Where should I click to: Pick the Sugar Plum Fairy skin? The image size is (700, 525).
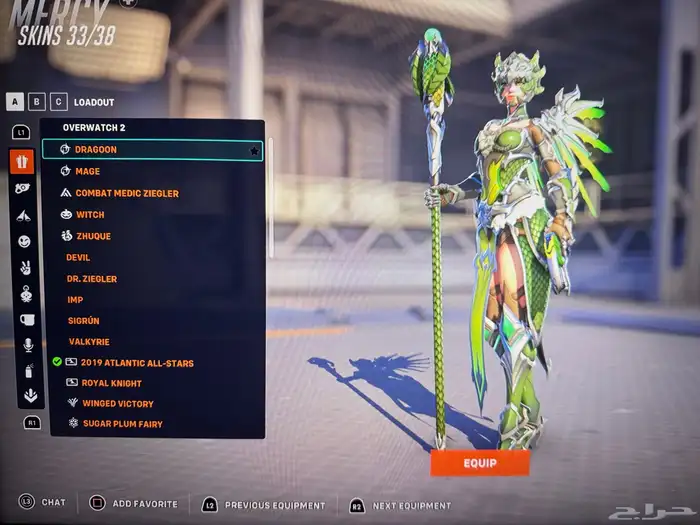tap(122, 424)
